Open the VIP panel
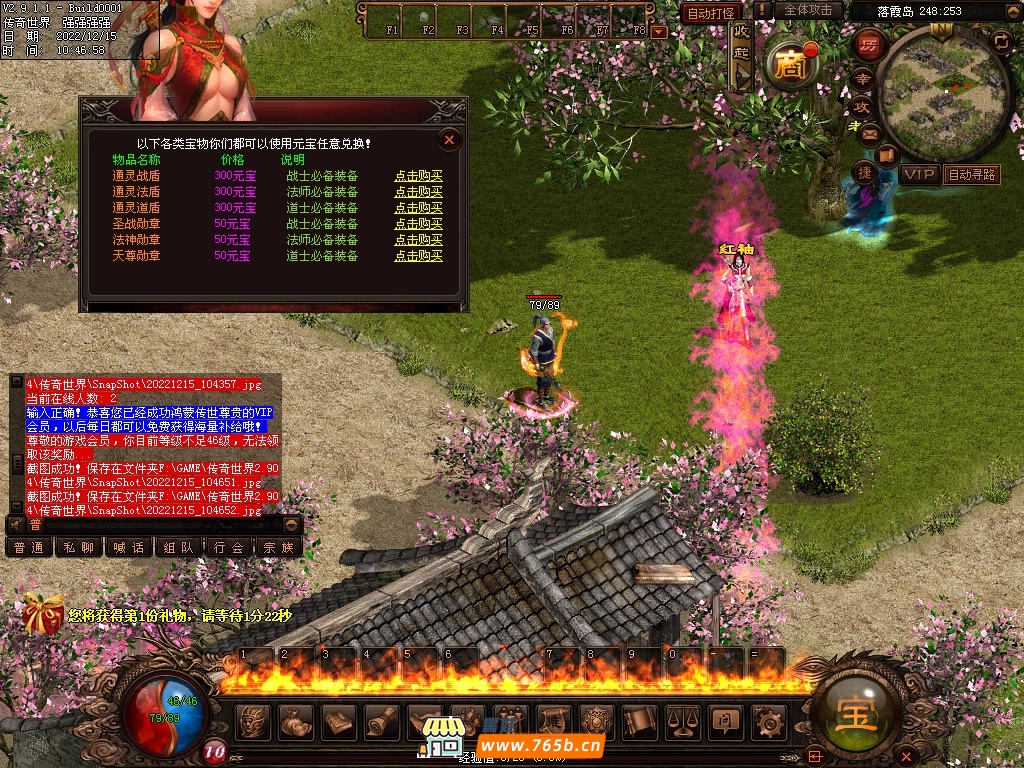The width and height of the screenshot is (1024, 768). [x=919, y=174]
